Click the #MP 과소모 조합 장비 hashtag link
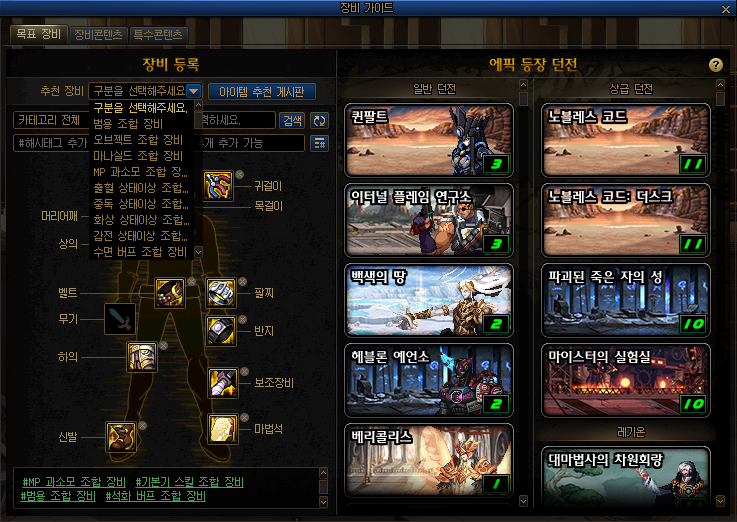 73,483
